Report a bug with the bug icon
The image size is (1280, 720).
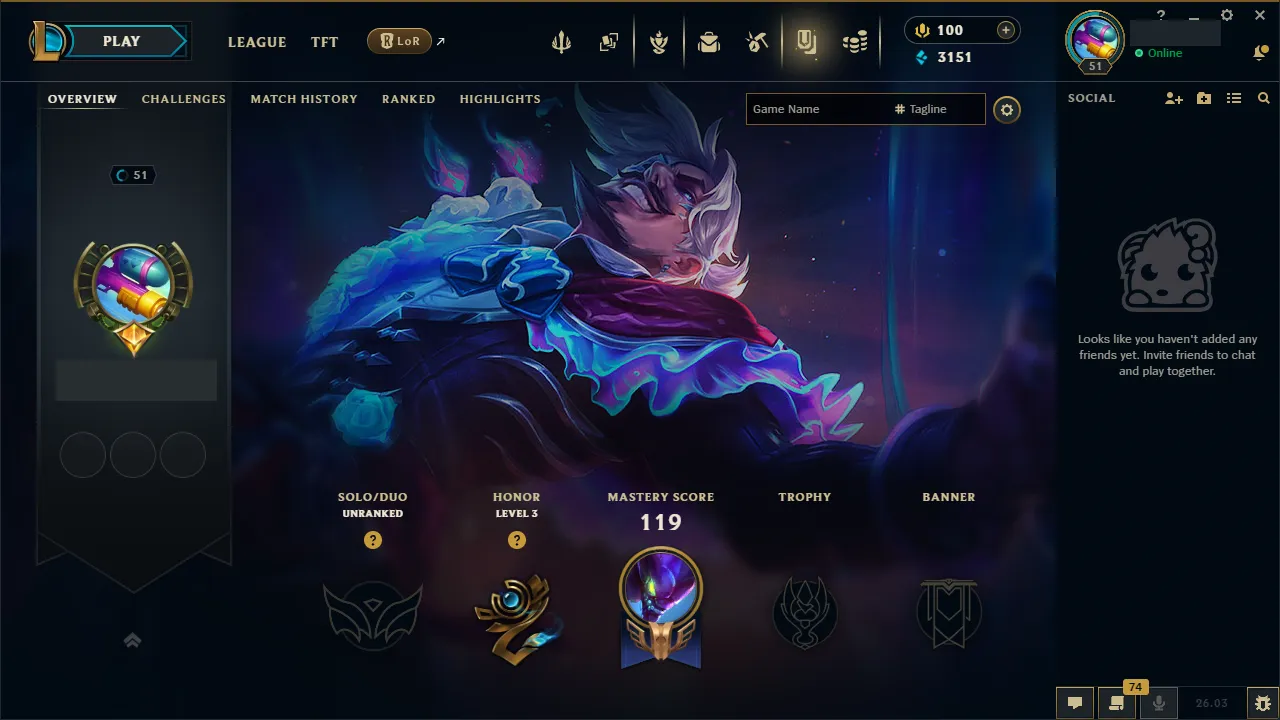point(1260,703)
